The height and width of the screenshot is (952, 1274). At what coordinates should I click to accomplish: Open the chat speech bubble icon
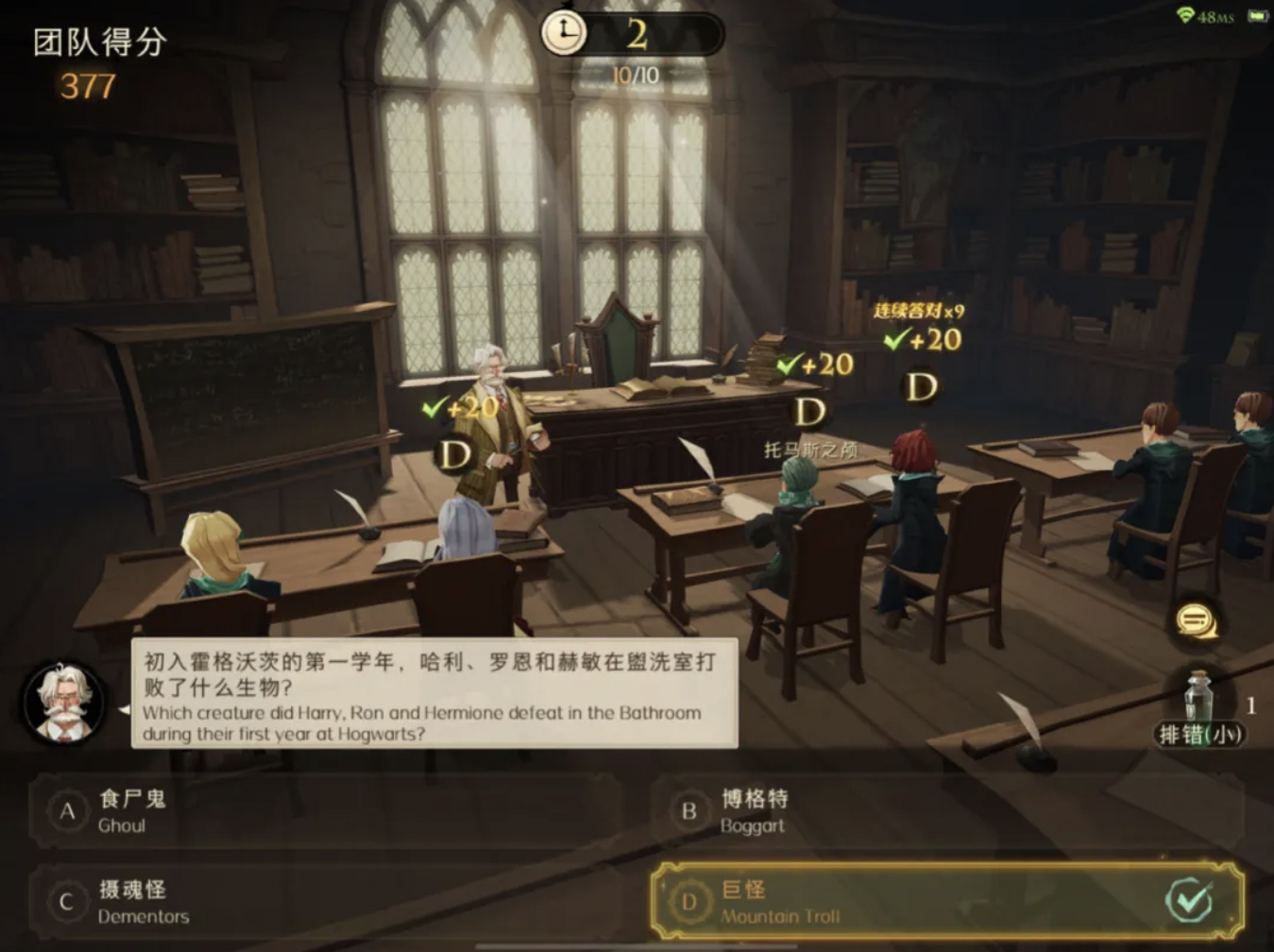pos(1196,620)
